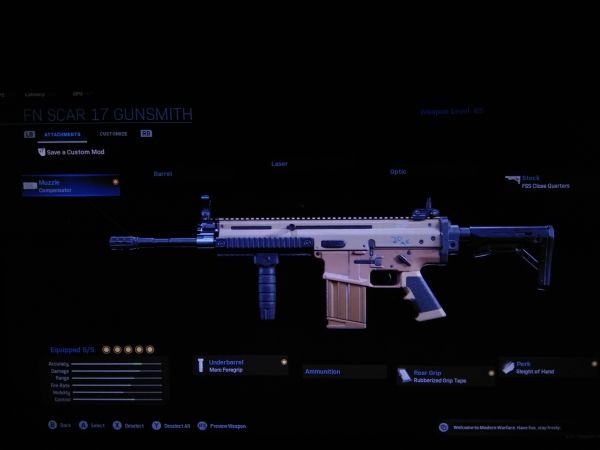Switch to the Customize tab

113,133
